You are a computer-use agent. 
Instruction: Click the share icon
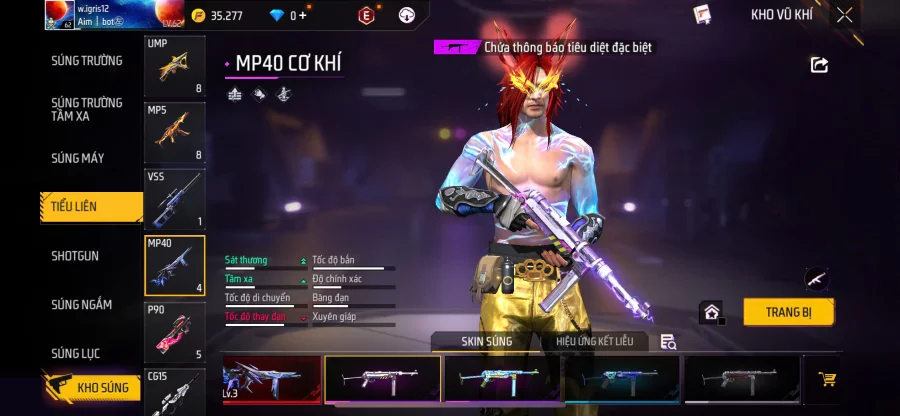(x=819, y=65)
